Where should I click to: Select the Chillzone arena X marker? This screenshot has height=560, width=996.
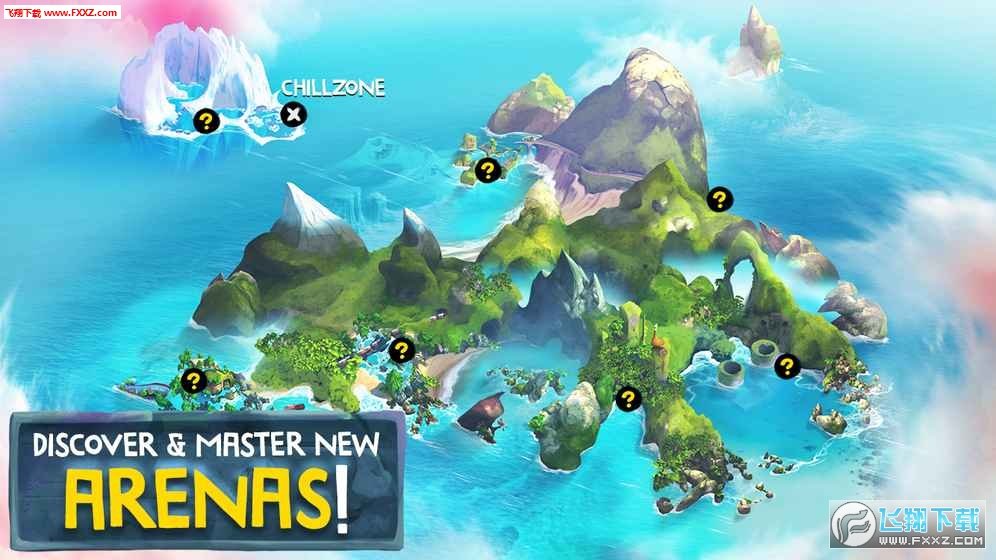293,114
